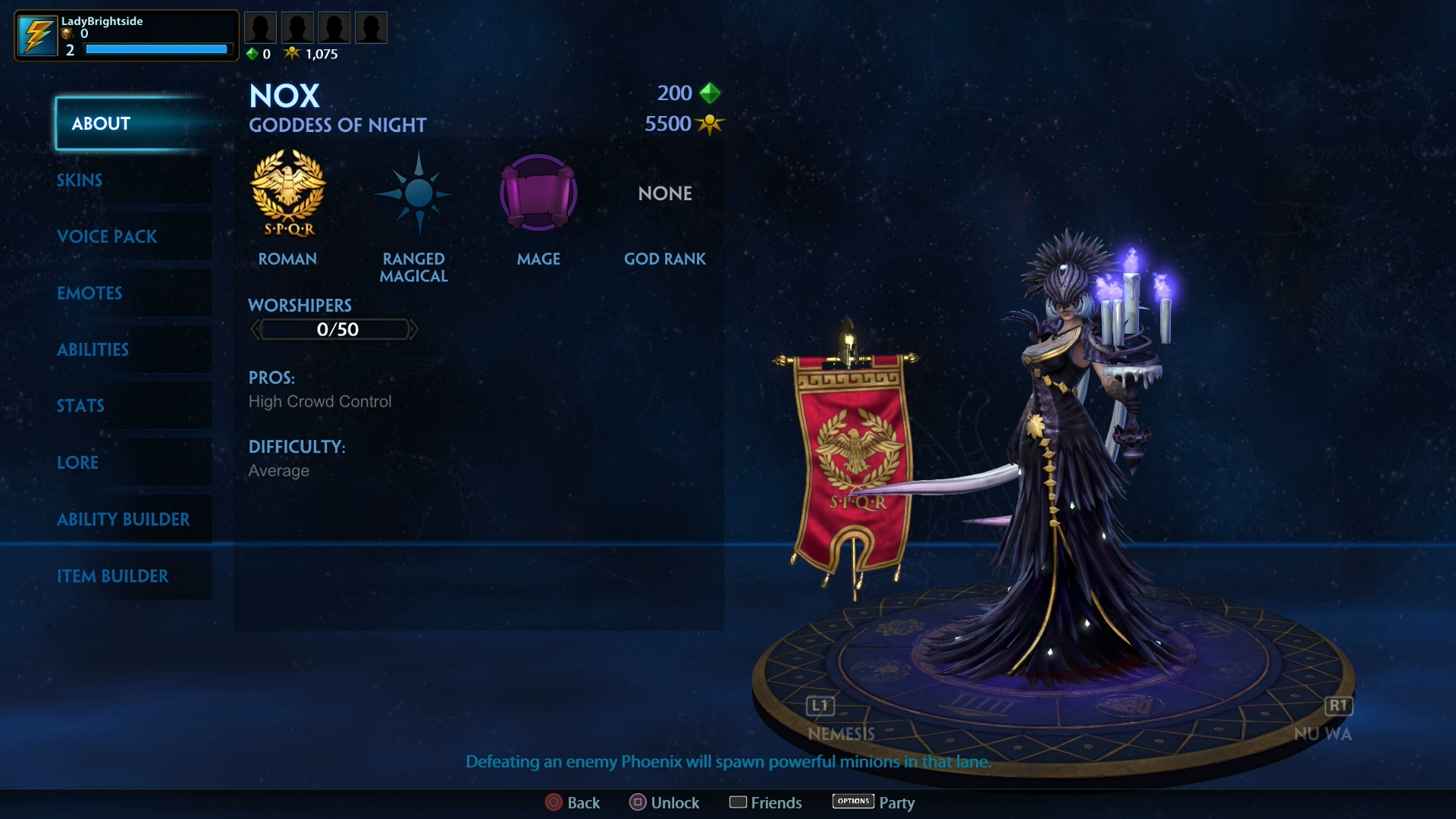Click the right arrow on Worshipers counter
Image resolution: width=1456 pixels, height=819 pixels.
point(414,328)
